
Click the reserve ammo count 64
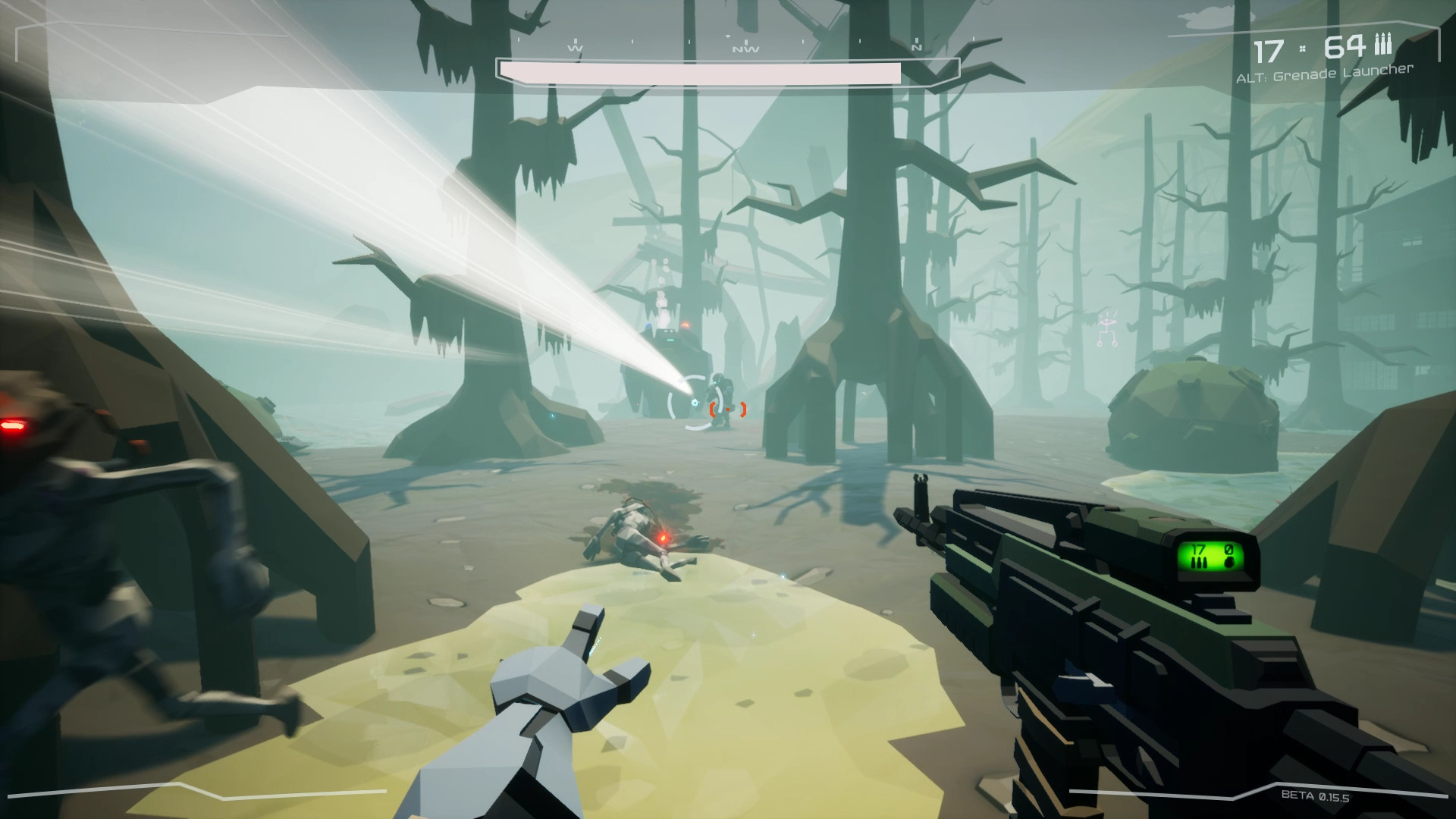coord(1346,45)
